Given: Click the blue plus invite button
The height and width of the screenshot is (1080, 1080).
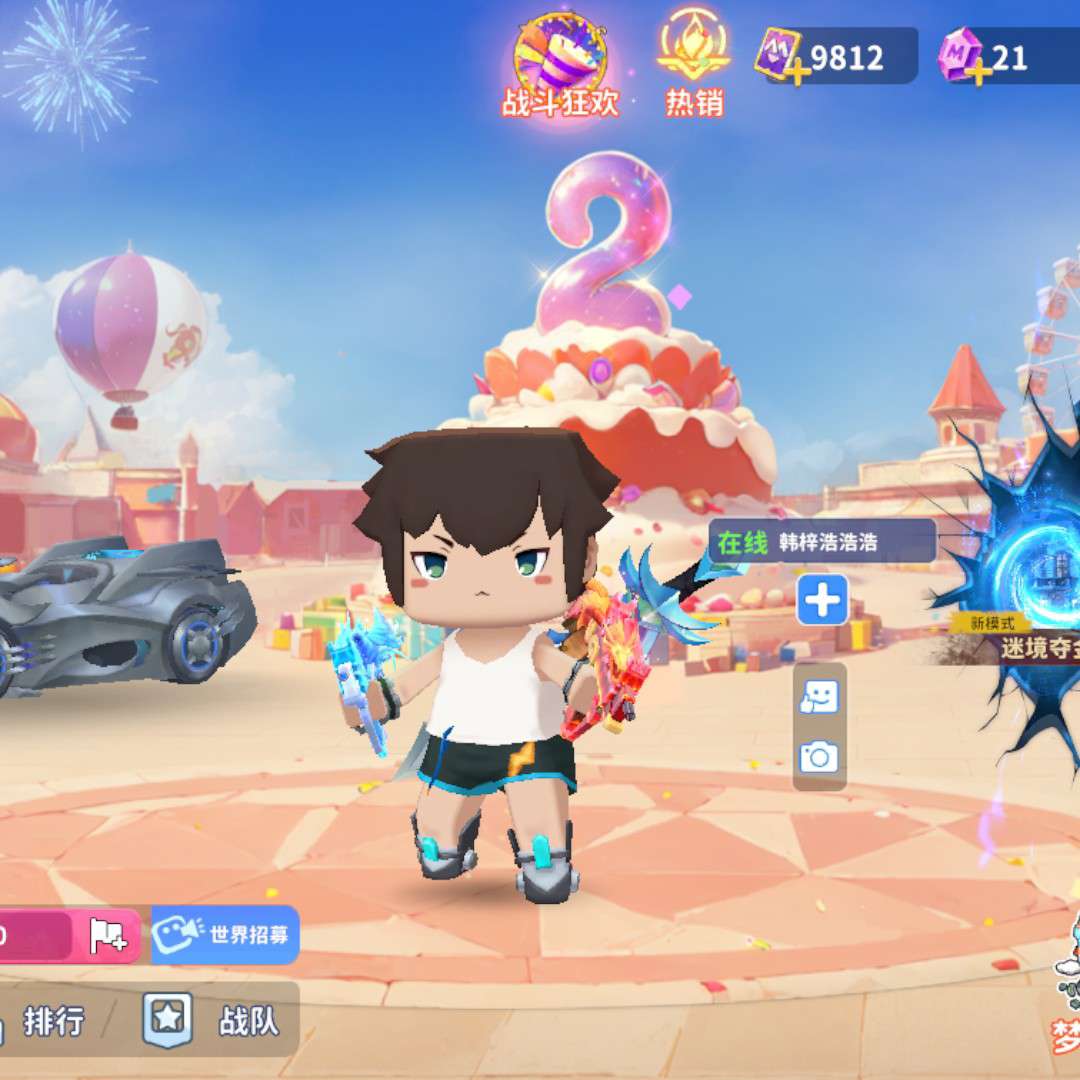Looking at the screenshot, I should coord(822,600).
